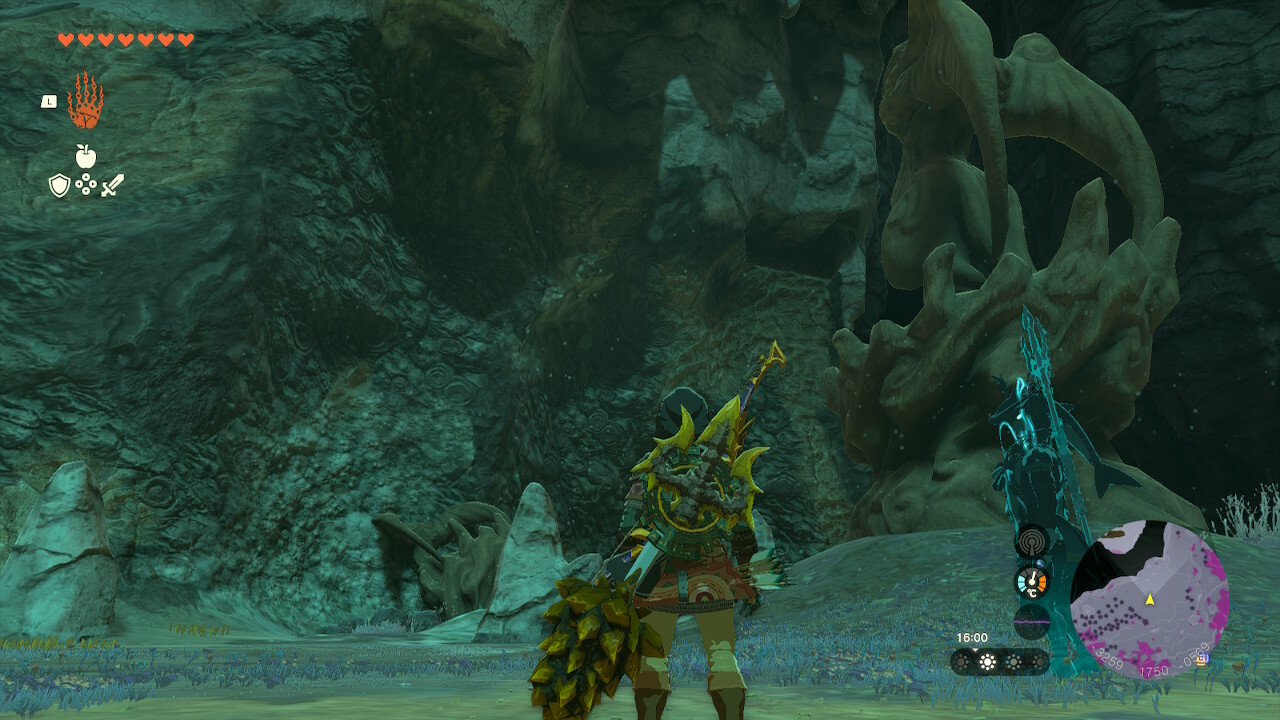Open the circular minimap
The width and height of the screenshot is (1280, 720).
[1149, 599]
